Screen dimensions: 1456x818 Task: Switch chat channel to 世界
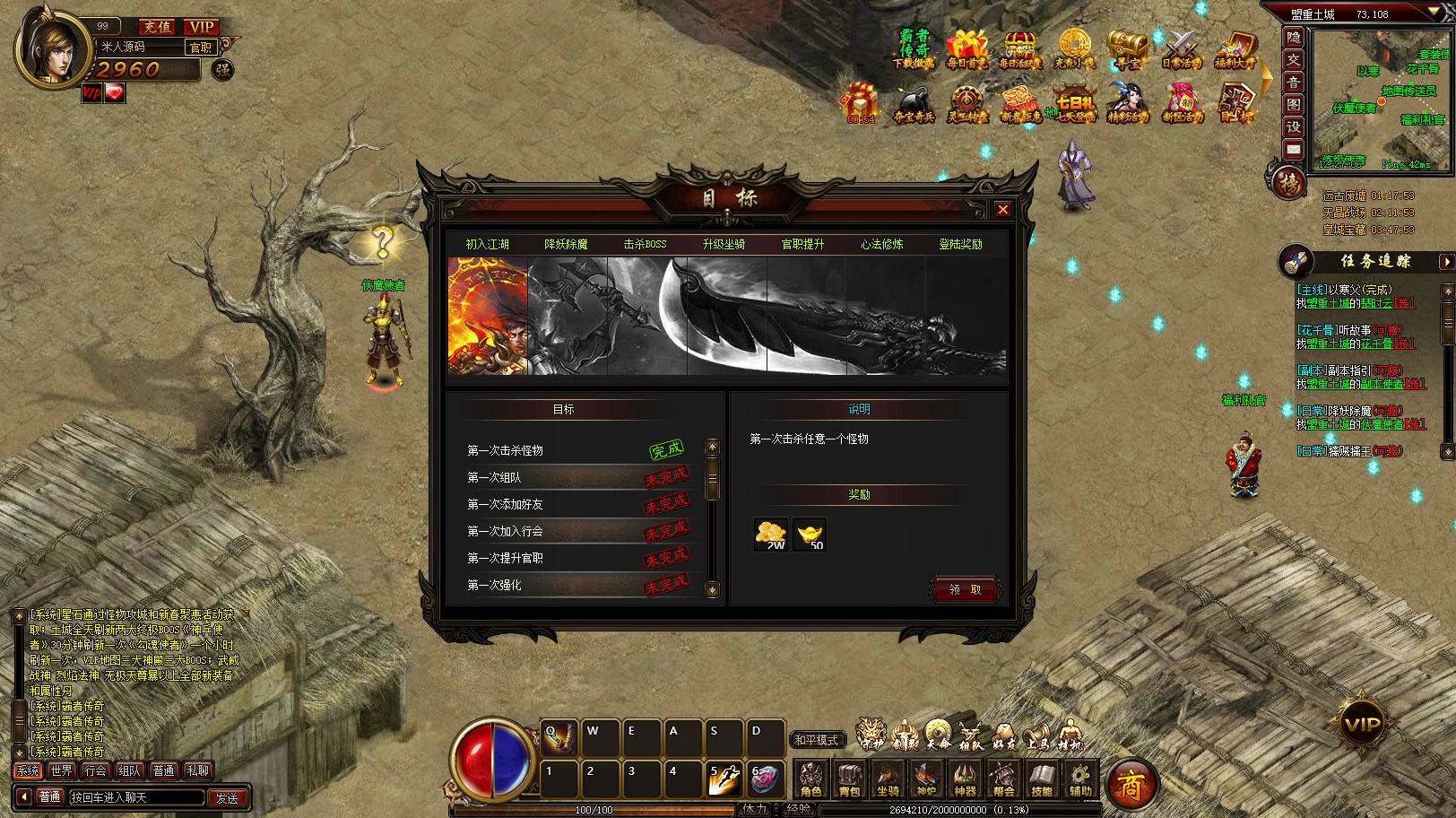[61, 770]
